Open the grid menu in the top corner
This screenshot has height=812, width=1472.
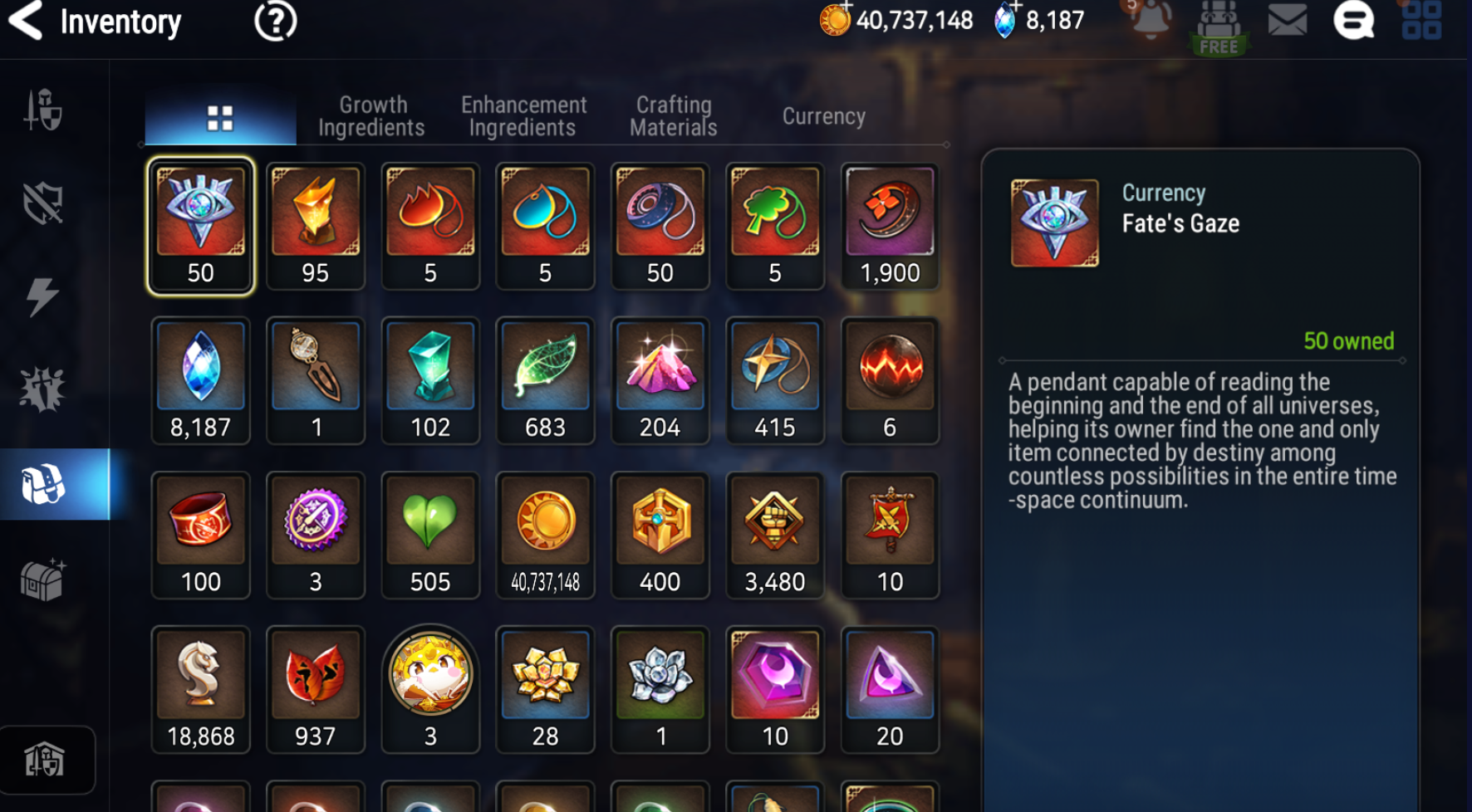1421,20
